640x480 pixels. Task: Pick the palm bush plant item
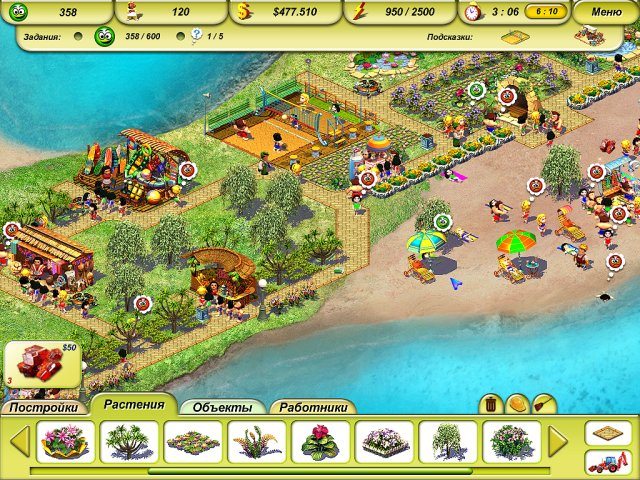click(x=129, y=441)
